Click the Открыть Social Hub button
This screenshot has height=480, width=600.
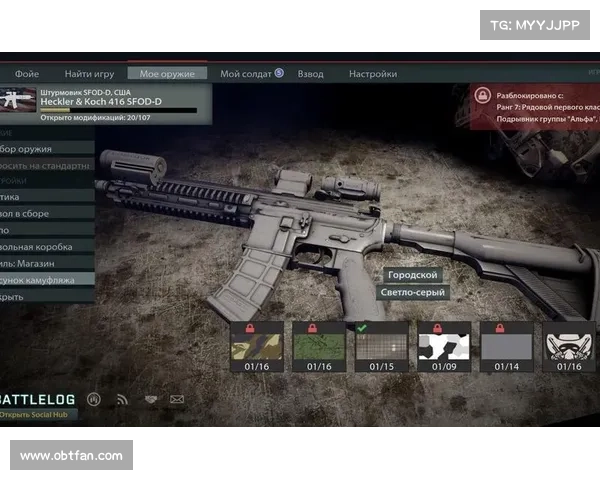pos(40,414)
